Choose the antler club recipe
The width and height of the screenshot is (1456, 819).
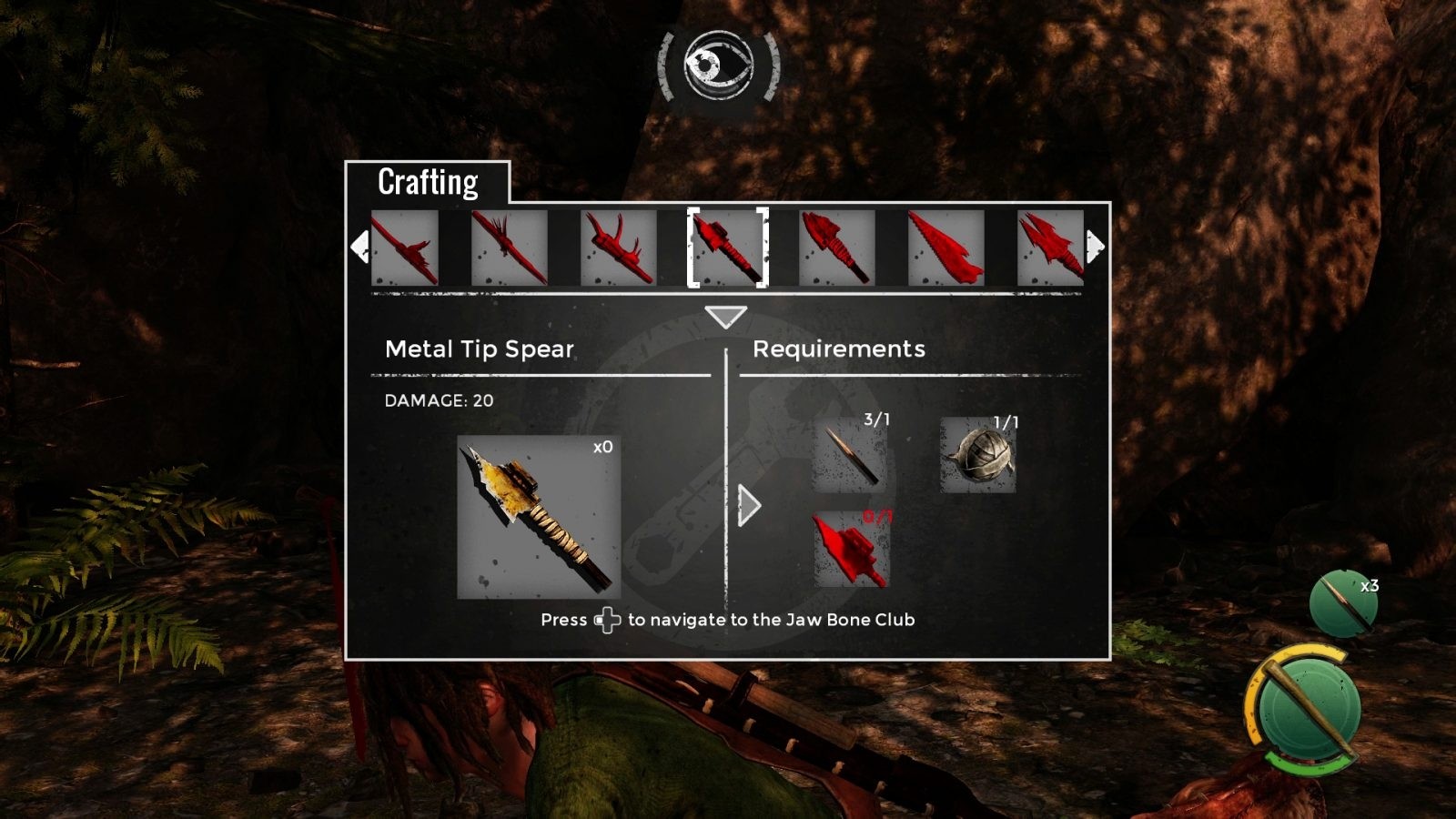click(x=618, y=248)
